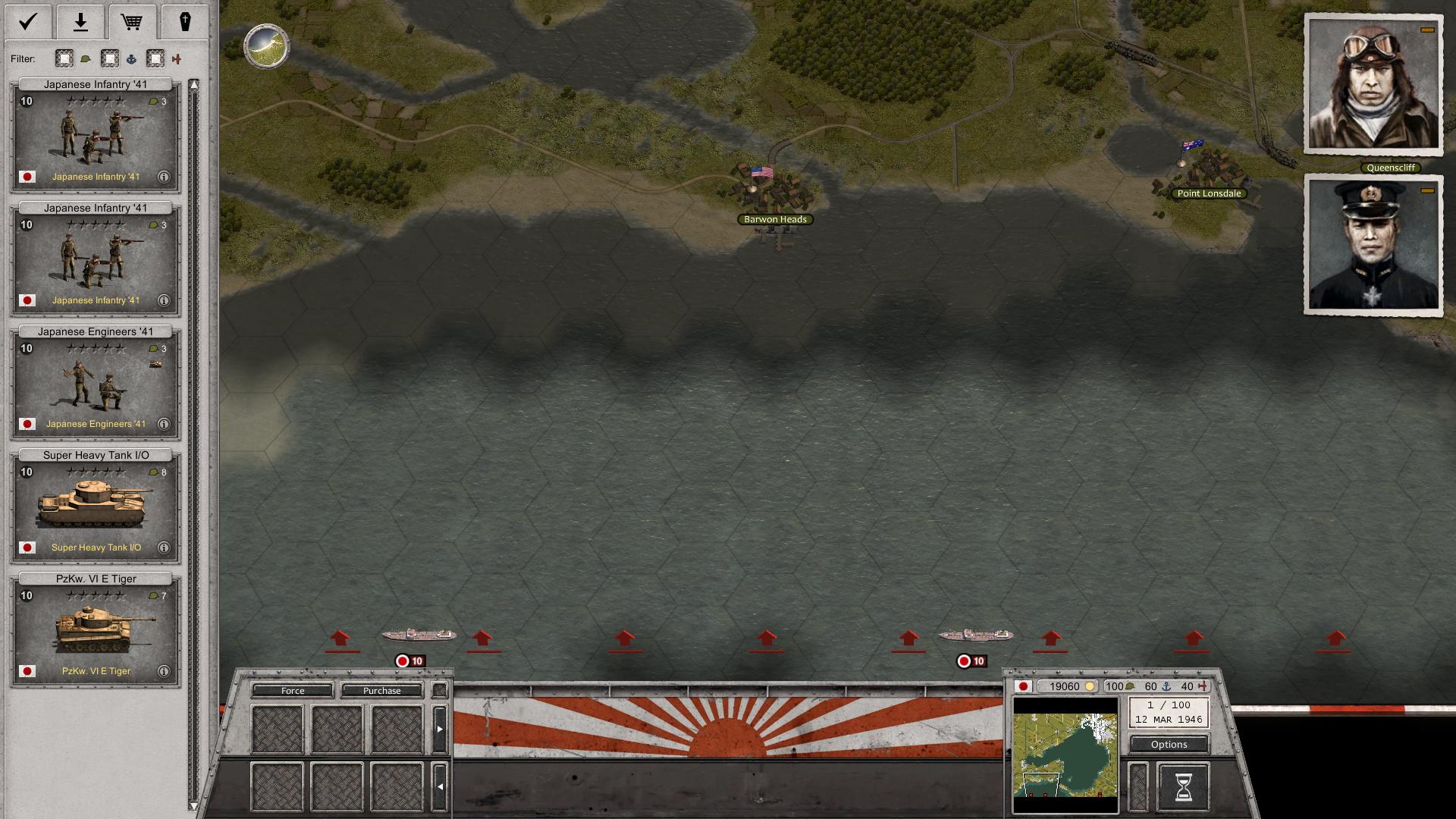Screen dimensions: 1456x819
Task: Click the checkmark deployment confirmation icon
Action: [x=27, y=21]
